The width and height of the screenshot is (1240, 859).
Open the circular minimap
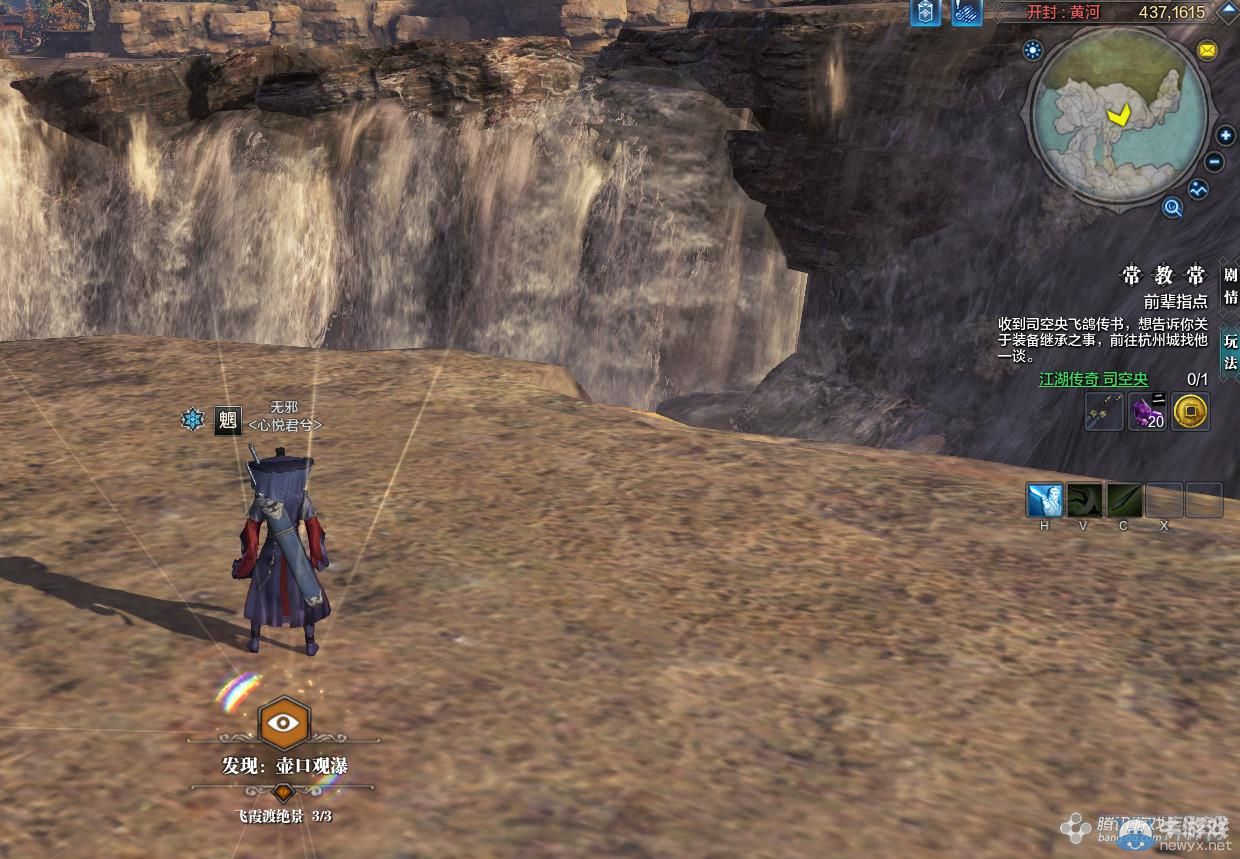pos(1118,116)
